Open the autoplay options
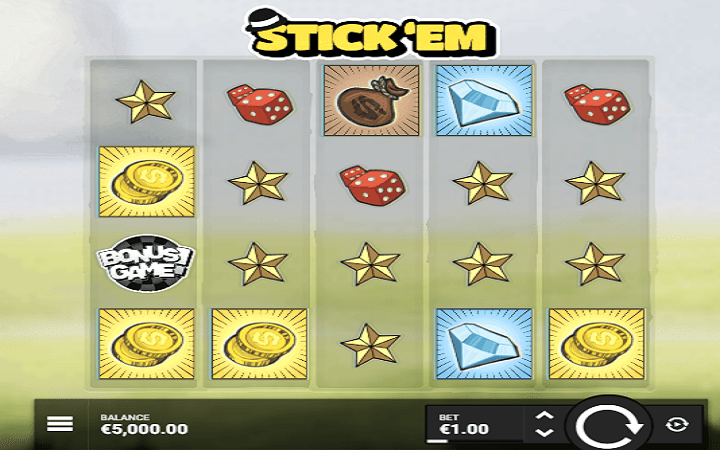The width and height of the screenshot is (720, 450). click(x=678, y=424)
